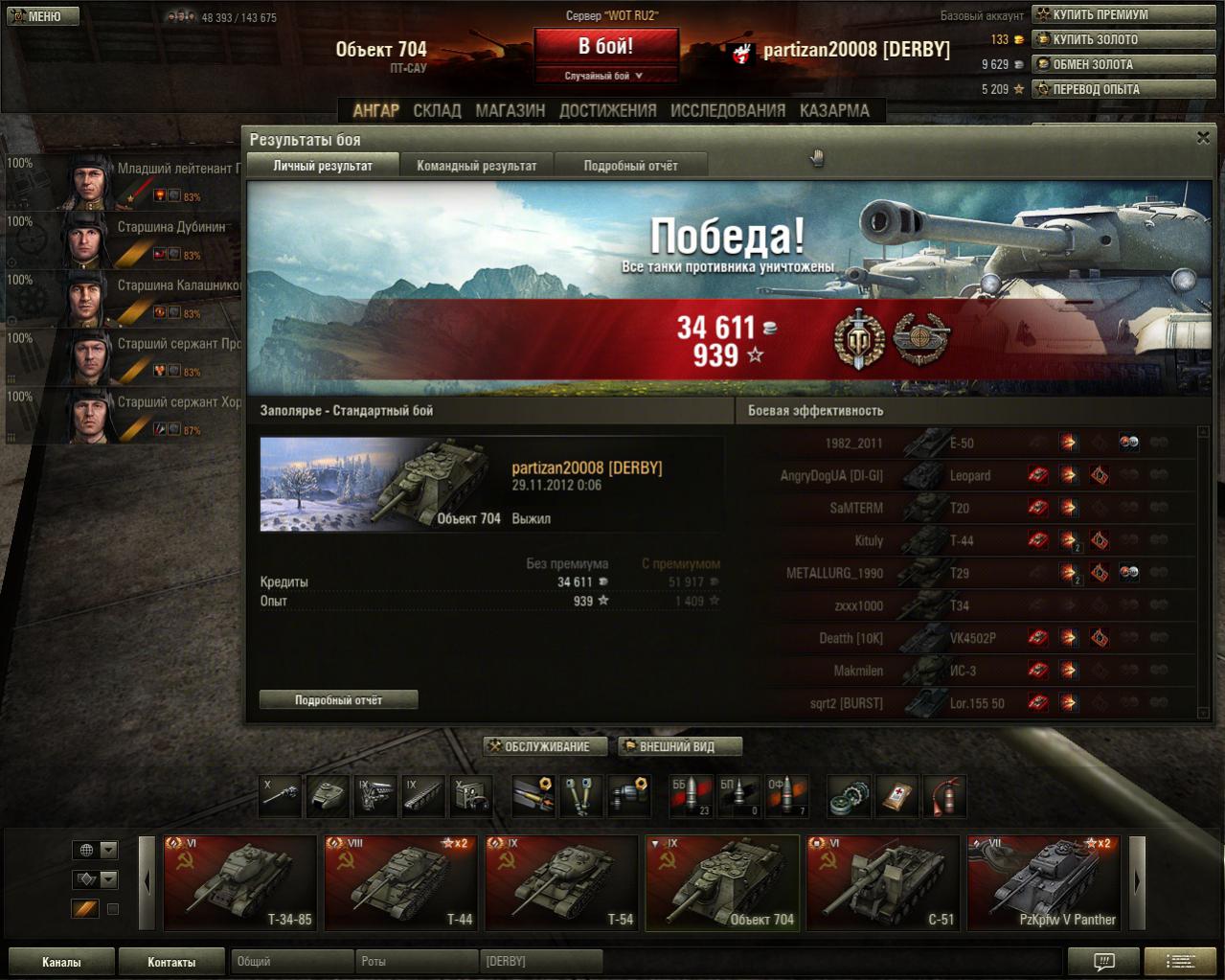Show the ИССЛЕДОВАНИЯ research tree
The height and width of the screenshot is (980, 1225).
coord(727,111)
